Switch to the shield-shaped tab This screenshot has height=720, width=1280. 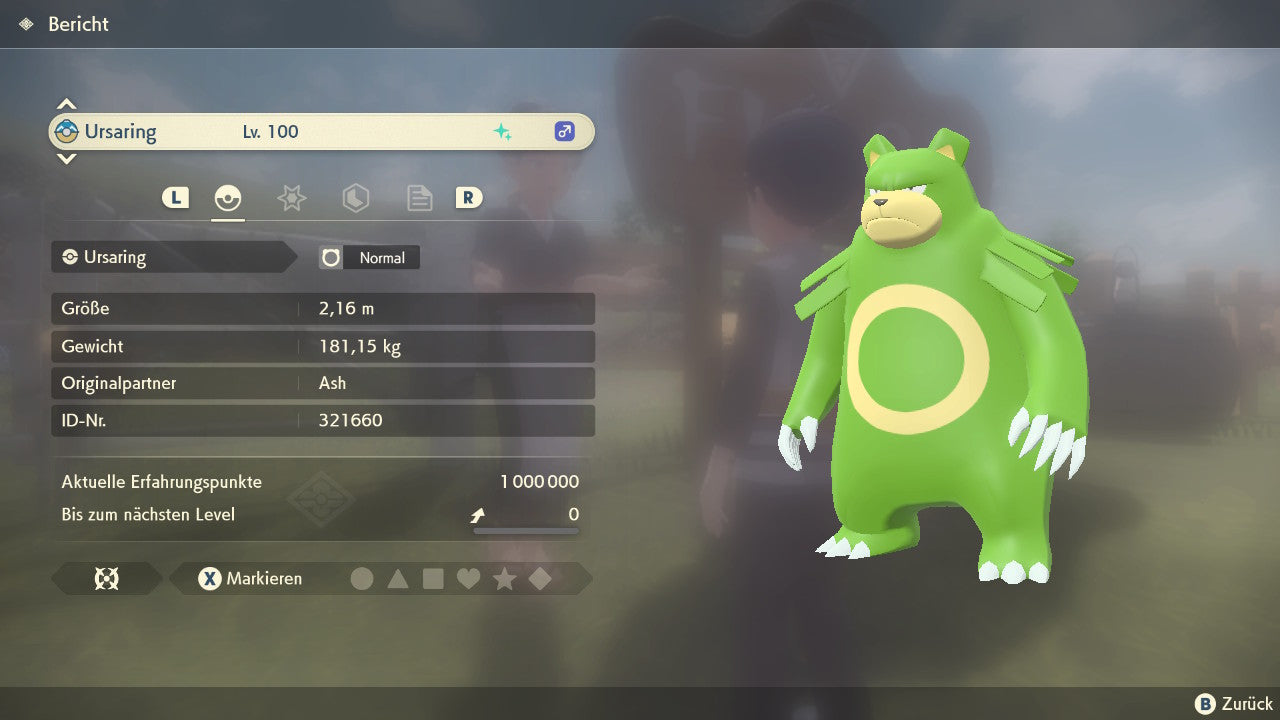(355, 198)
